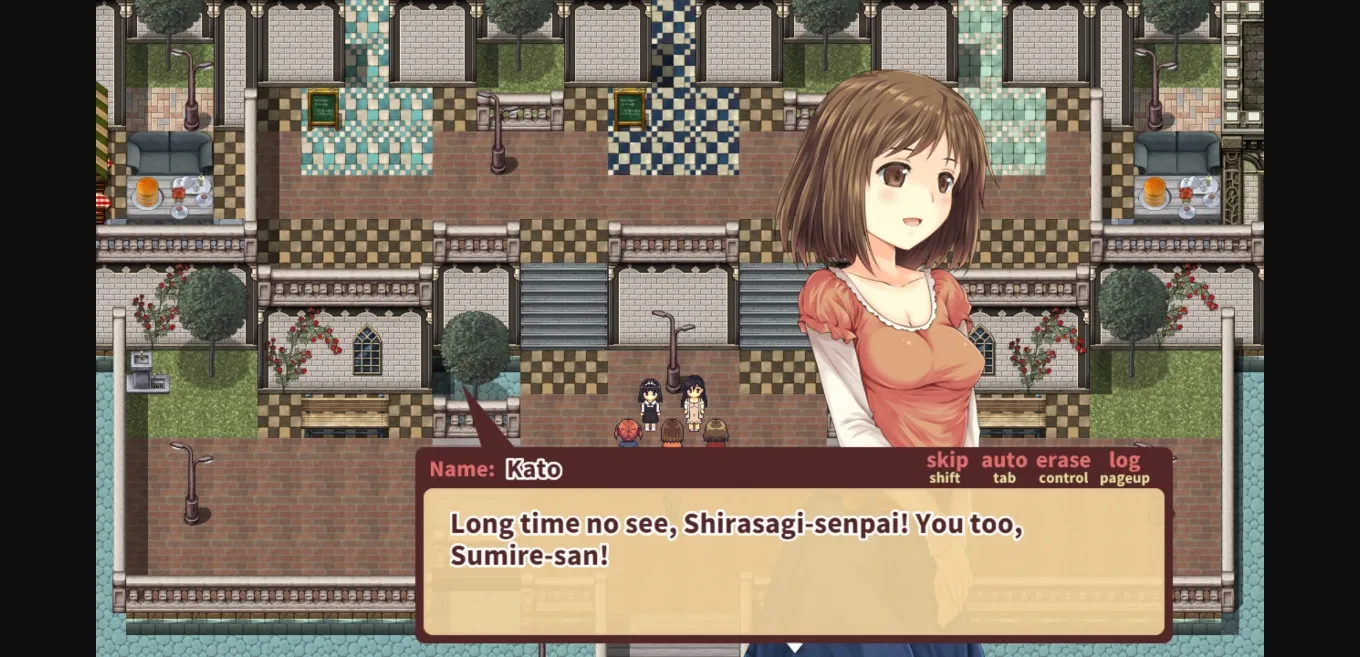Screen dimensions: 1360x657
Task: Advance Kato's dialogue text box
Action: tap(794, 562)
